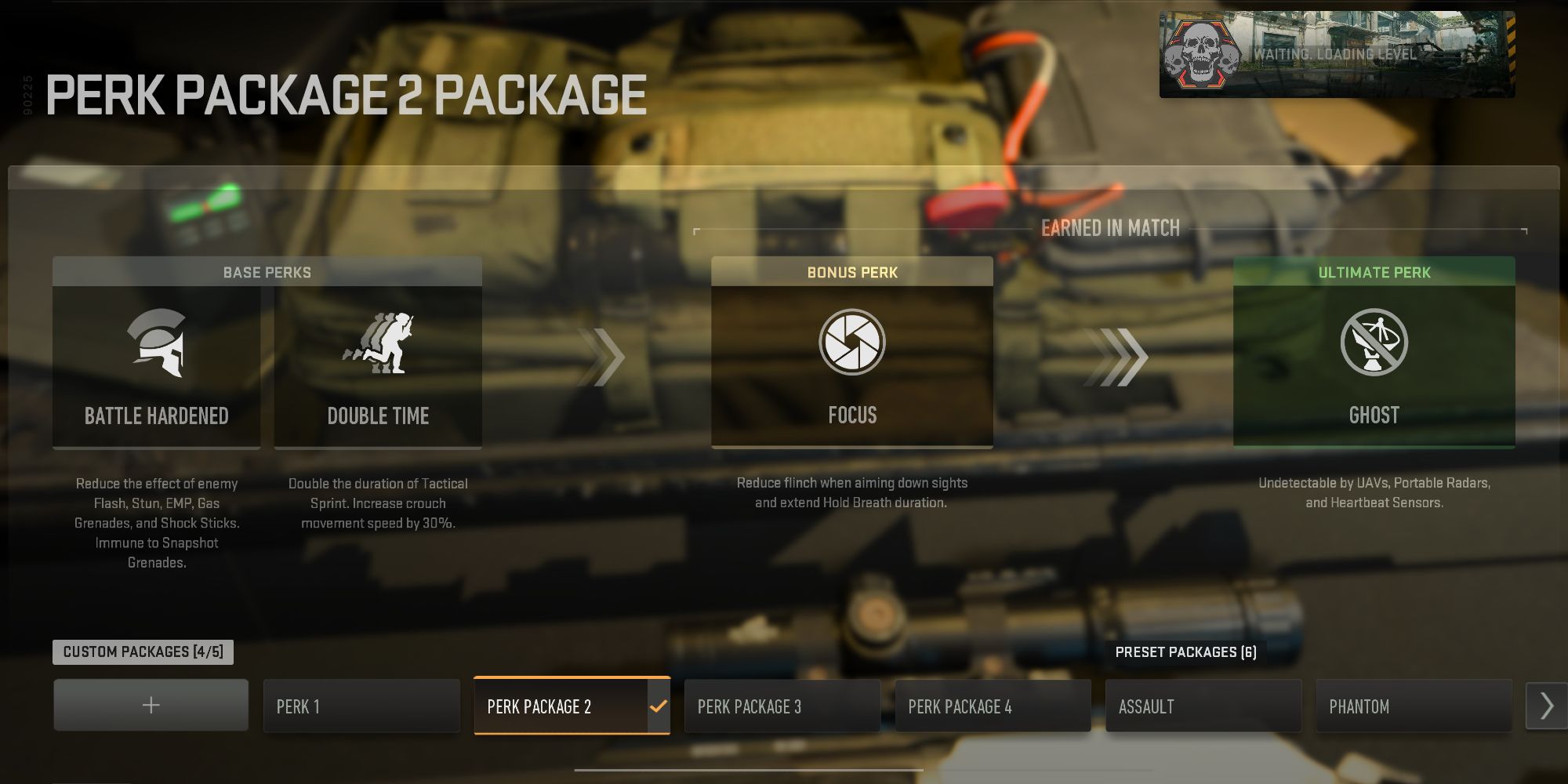Click the camera shutter icon for Focus
This screenshot has width=1568, height=784.
(x=851, y=343)
